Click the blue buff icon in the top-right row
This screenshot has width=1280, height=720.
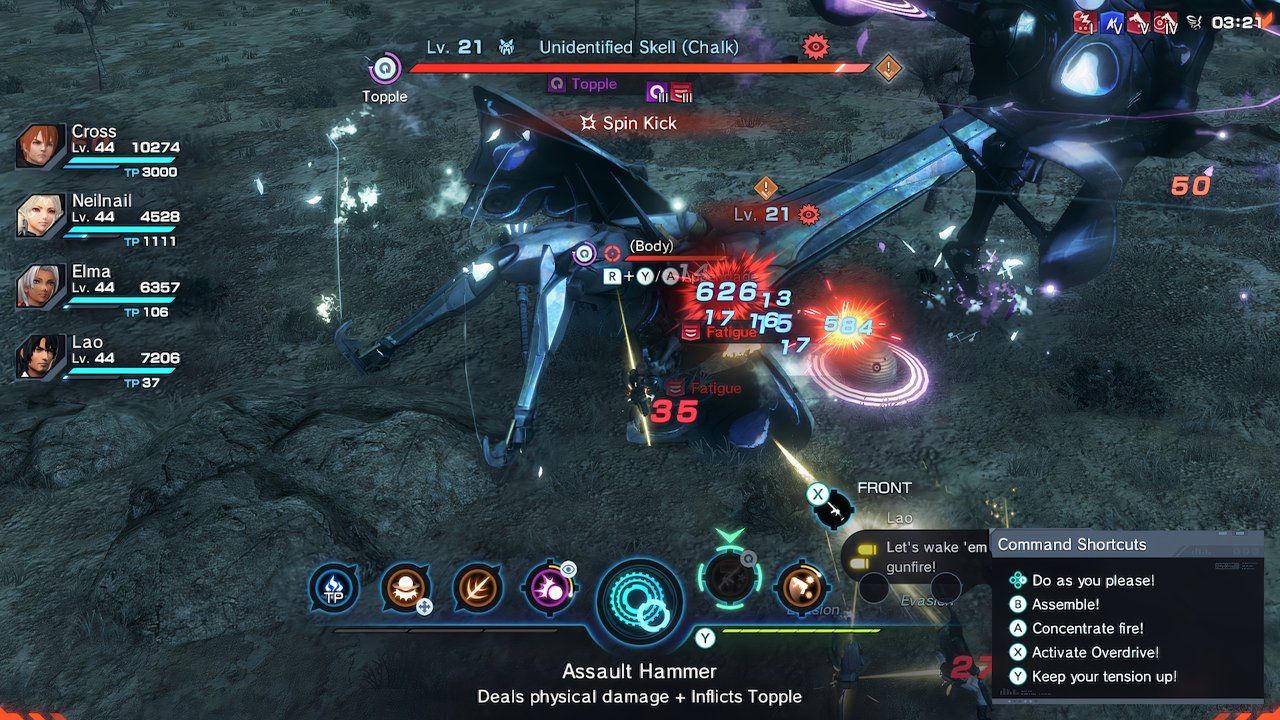[x=1112, y=19]
